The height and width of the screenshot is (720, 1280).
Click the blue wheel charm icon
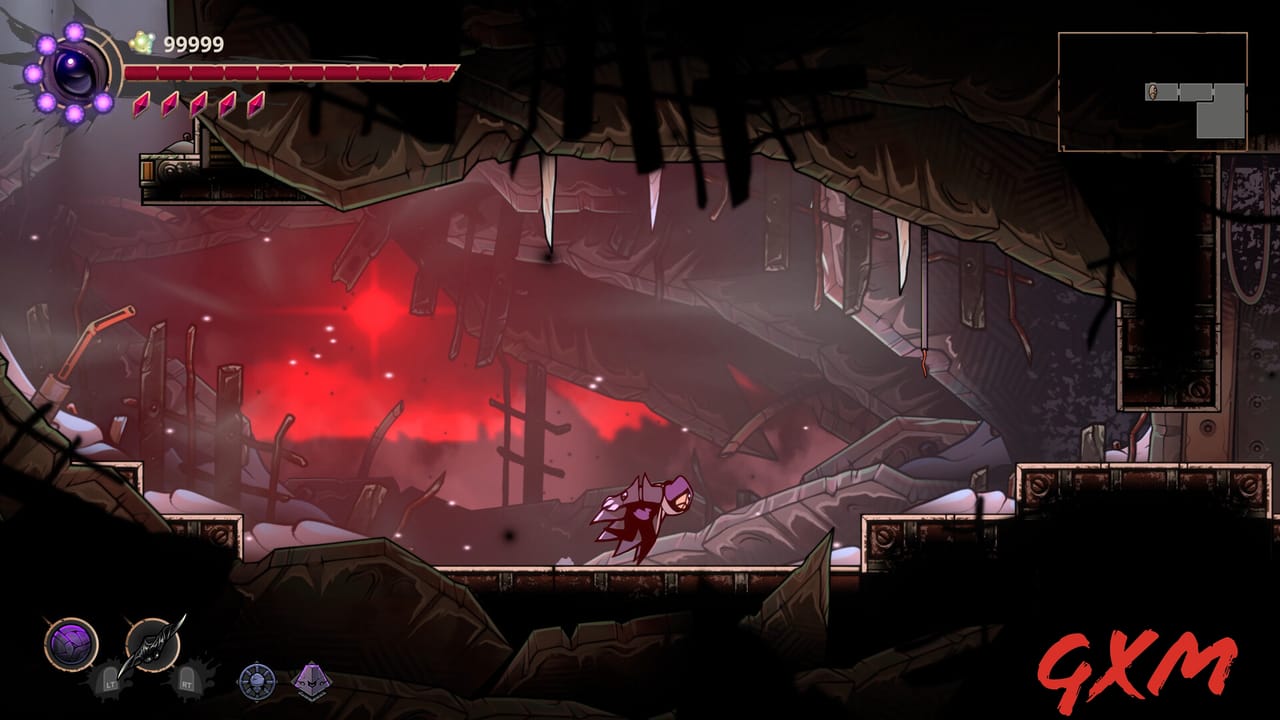pyautogui.click(x=256, y=680)
